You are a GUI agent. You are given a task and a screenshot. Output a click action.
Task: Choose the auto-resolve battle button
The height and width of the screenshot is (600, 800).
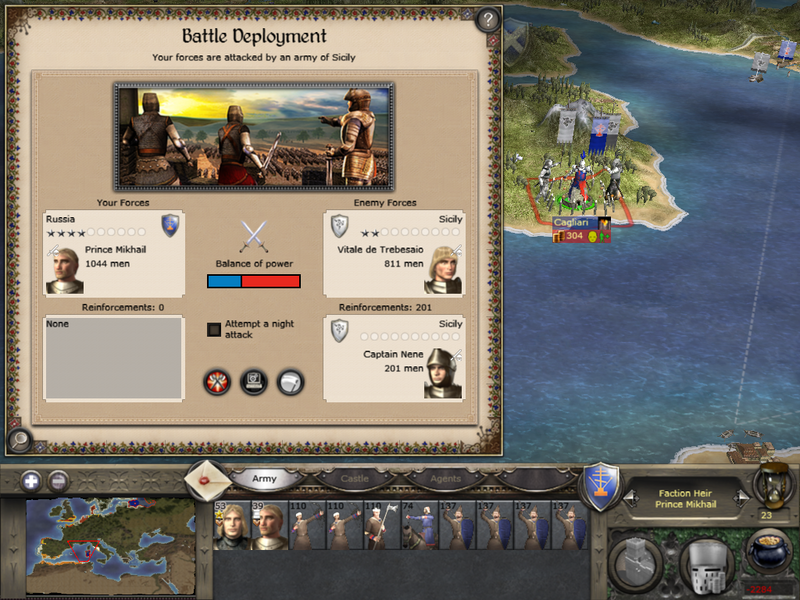[x=254, y=382]
